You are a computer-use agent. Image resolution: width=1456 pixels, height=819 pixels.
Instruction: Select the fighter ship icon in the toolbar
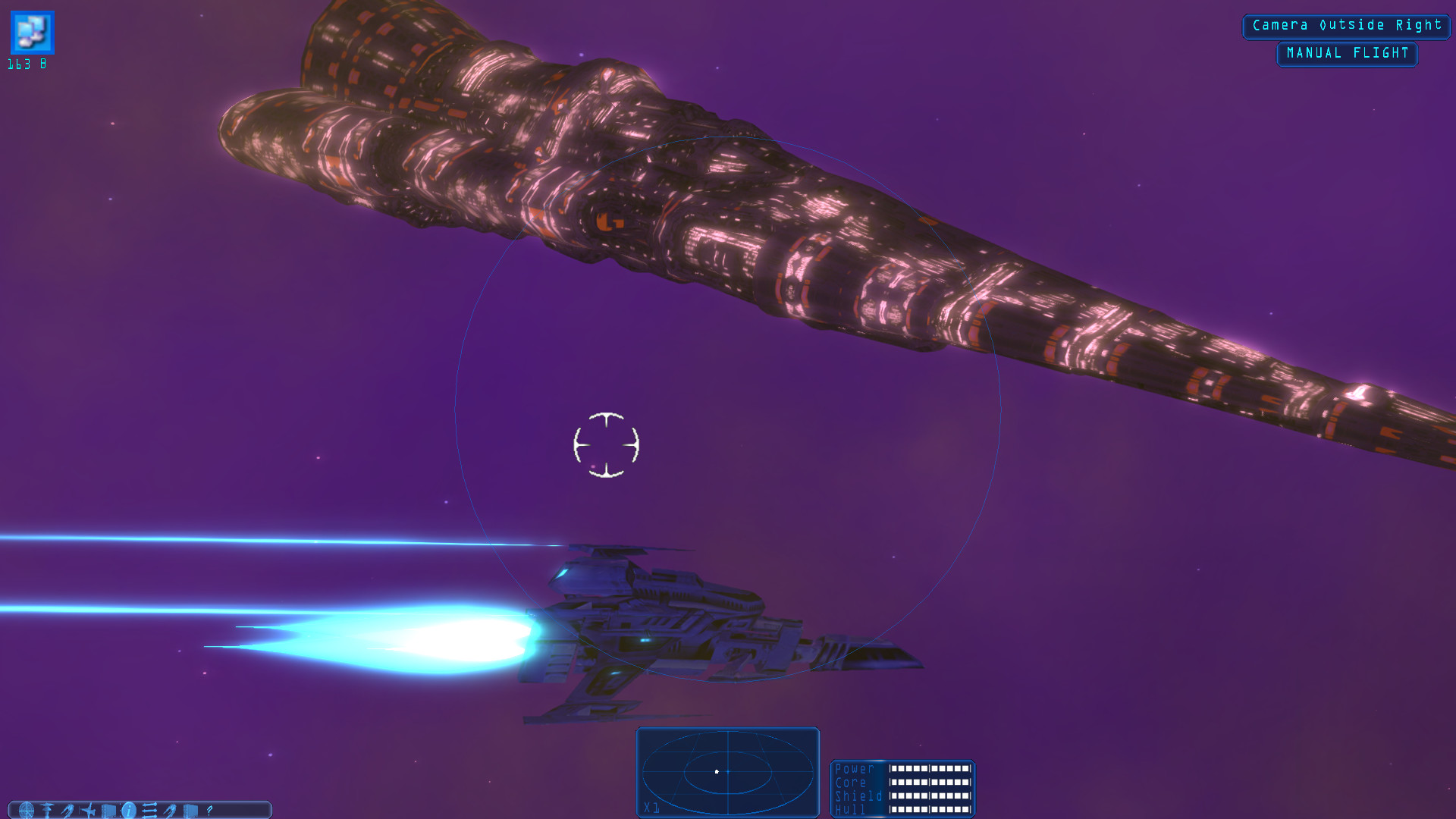89,810
